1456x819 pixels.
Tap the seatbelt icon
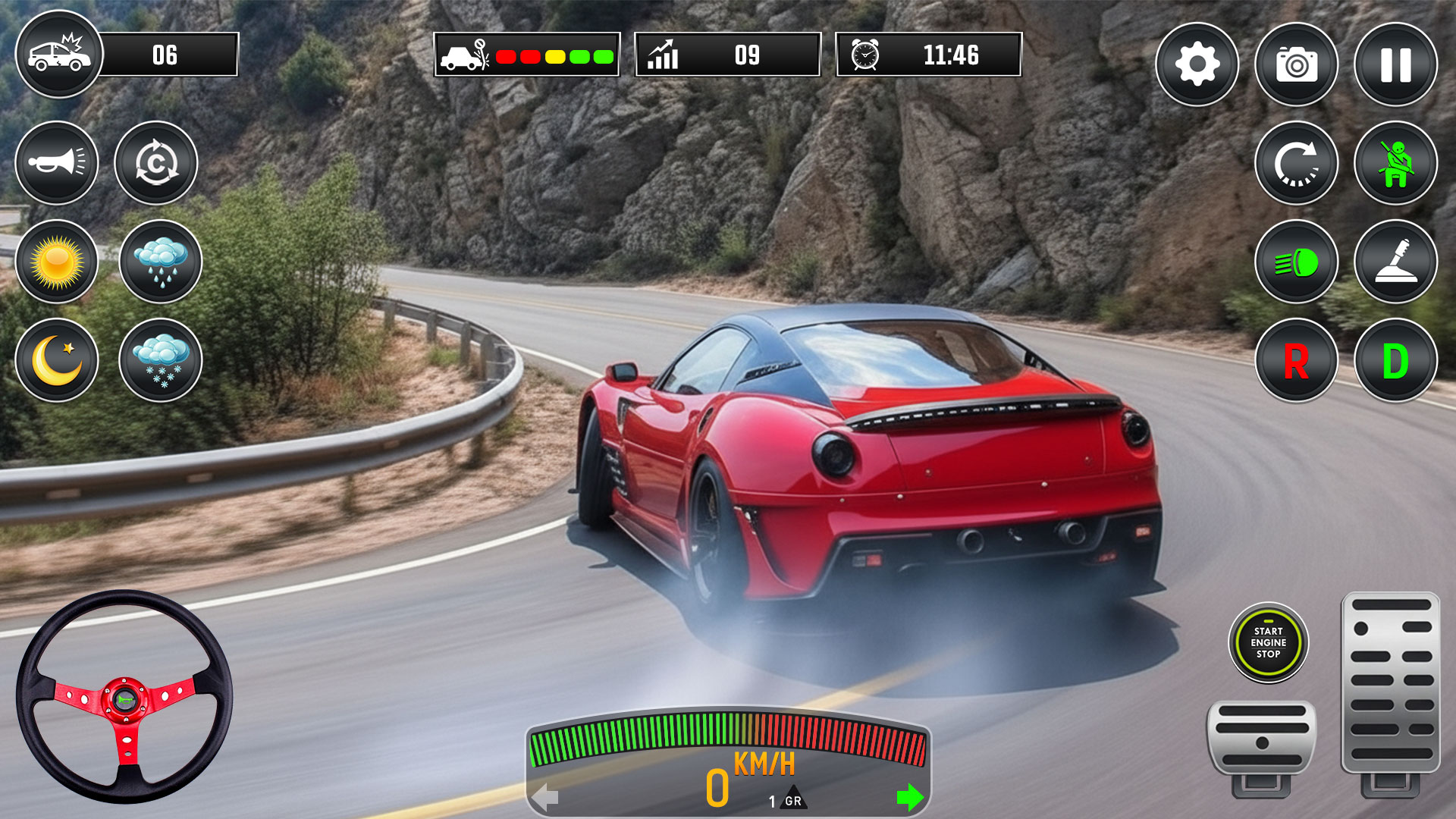click(1395, 163)
